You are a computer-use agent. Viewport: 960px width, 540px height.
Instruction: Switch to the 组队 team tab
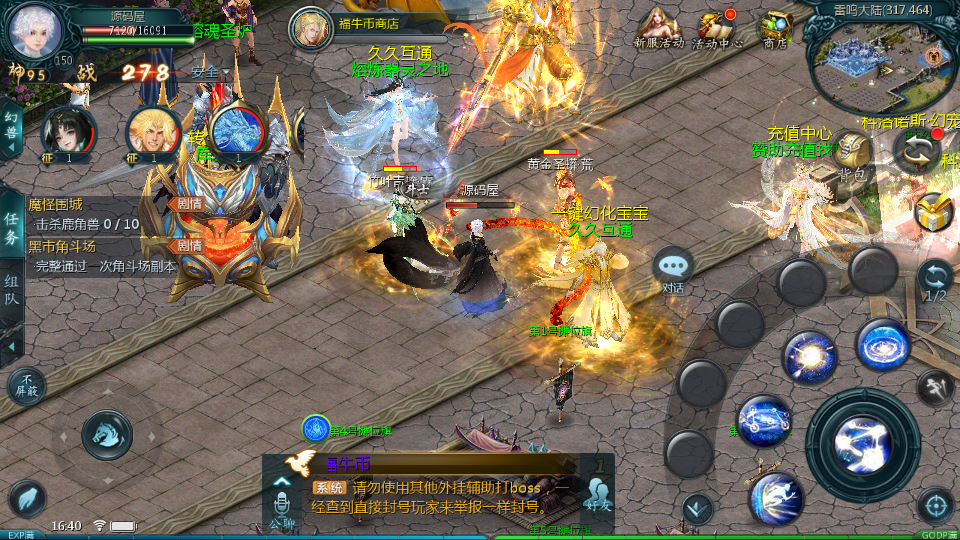tap(12, 292)
